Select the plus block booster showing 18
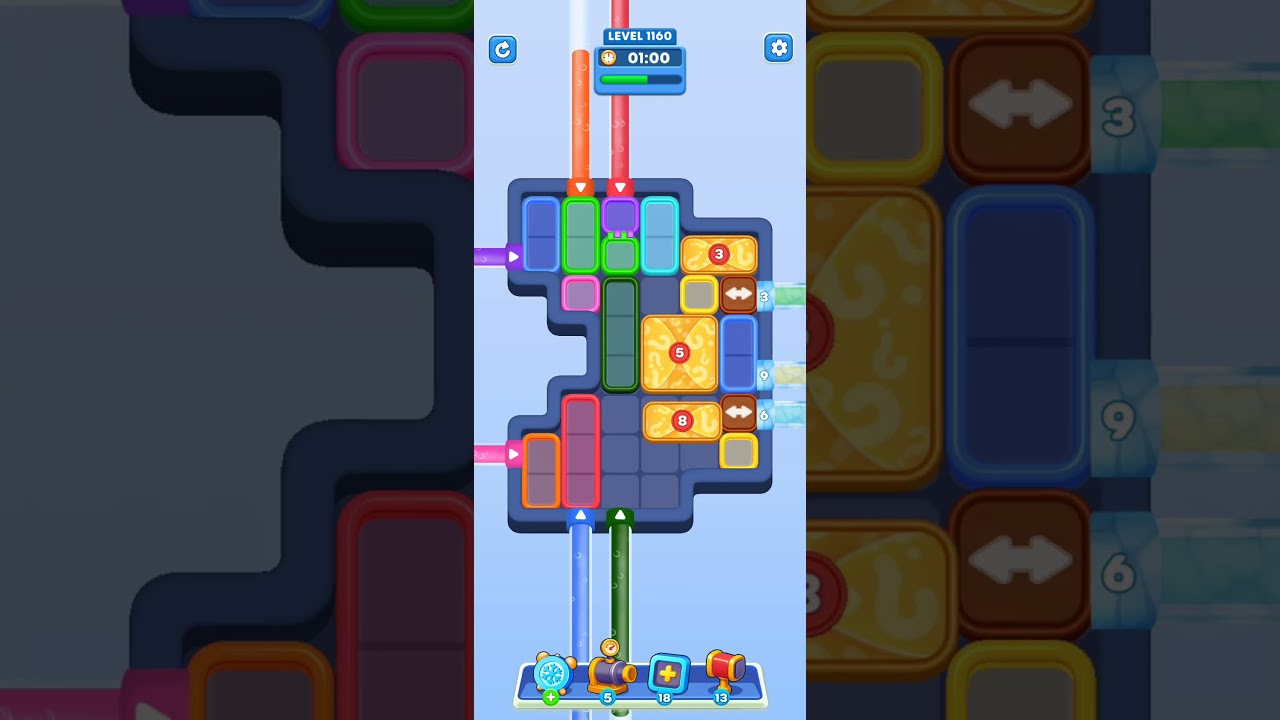1280x720 pixels. tap(668, 672)
